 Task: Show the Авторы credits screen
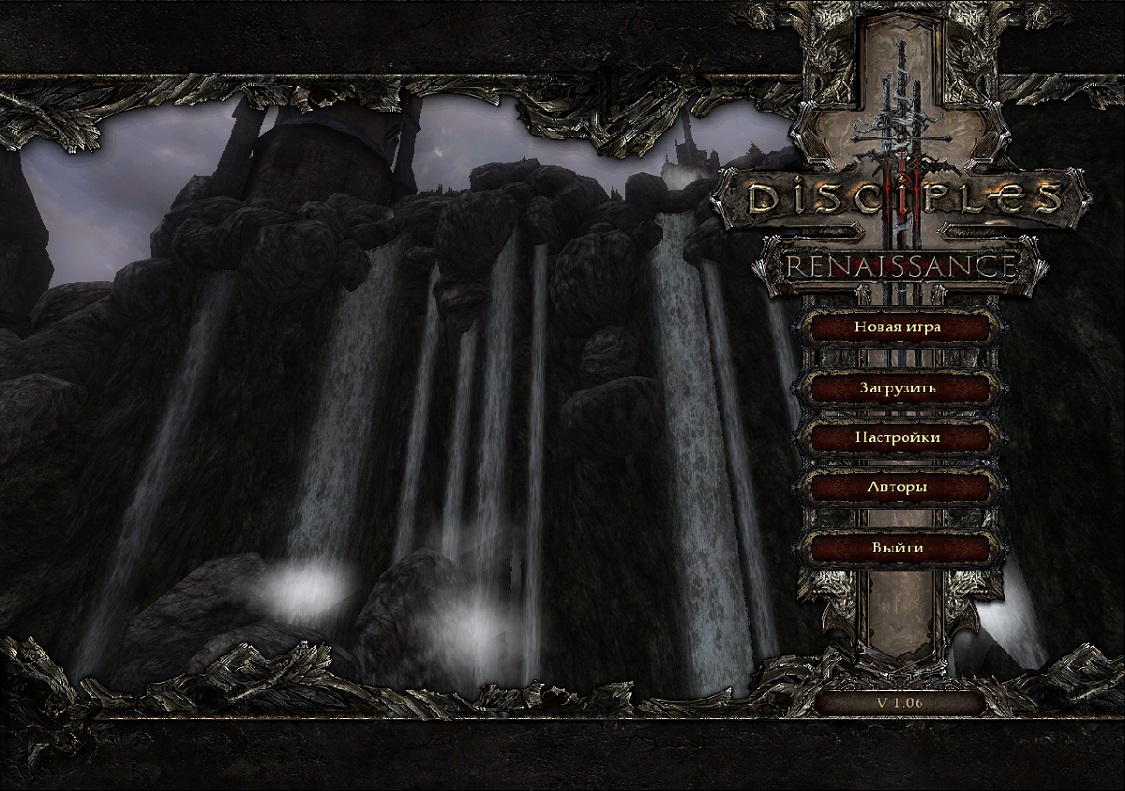click(x=897, y=488)
